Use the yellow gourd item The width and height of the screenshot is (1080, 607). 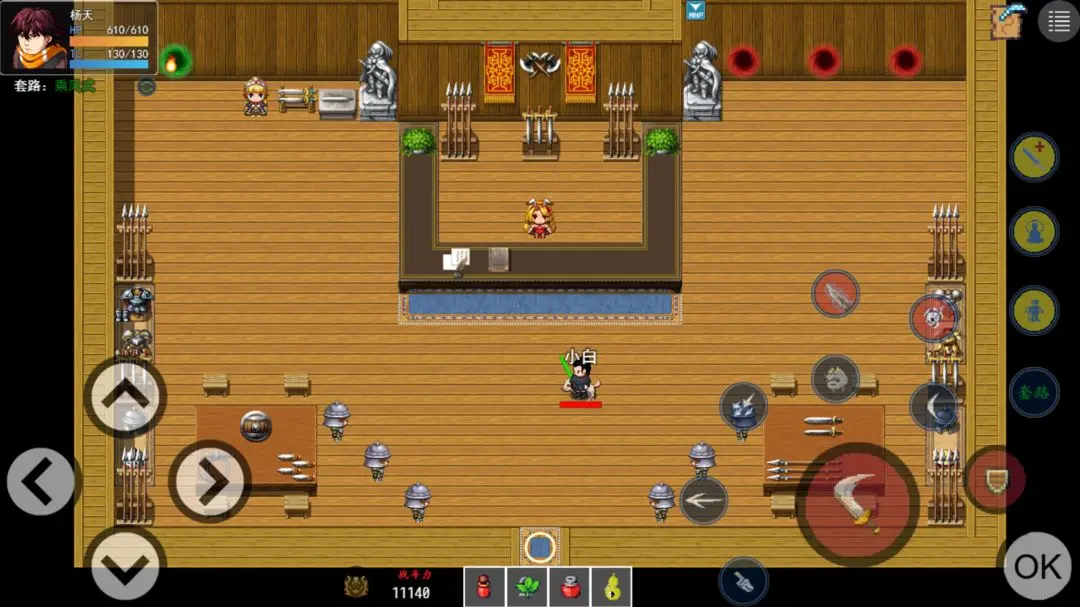click(x=611, y=587)
